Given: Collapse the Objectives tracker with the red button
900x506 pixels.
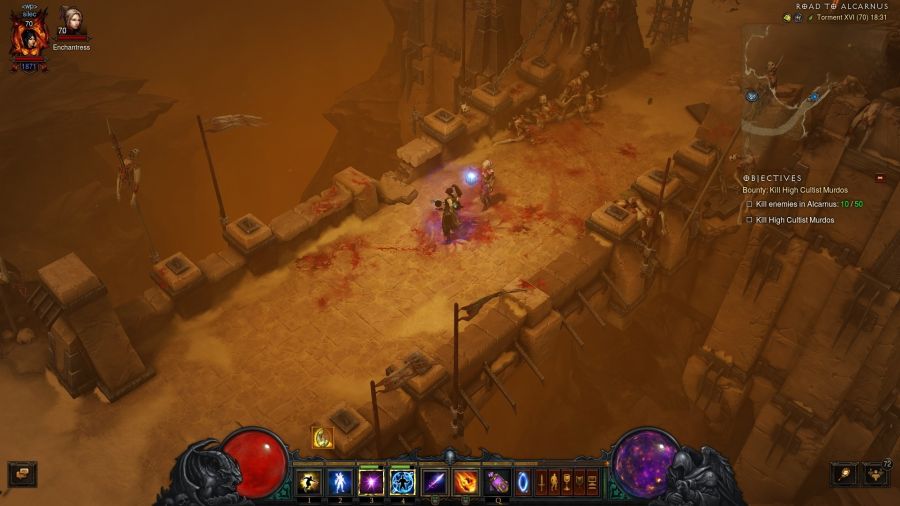Looking at the screenshot, I should [x=880, y=178].
